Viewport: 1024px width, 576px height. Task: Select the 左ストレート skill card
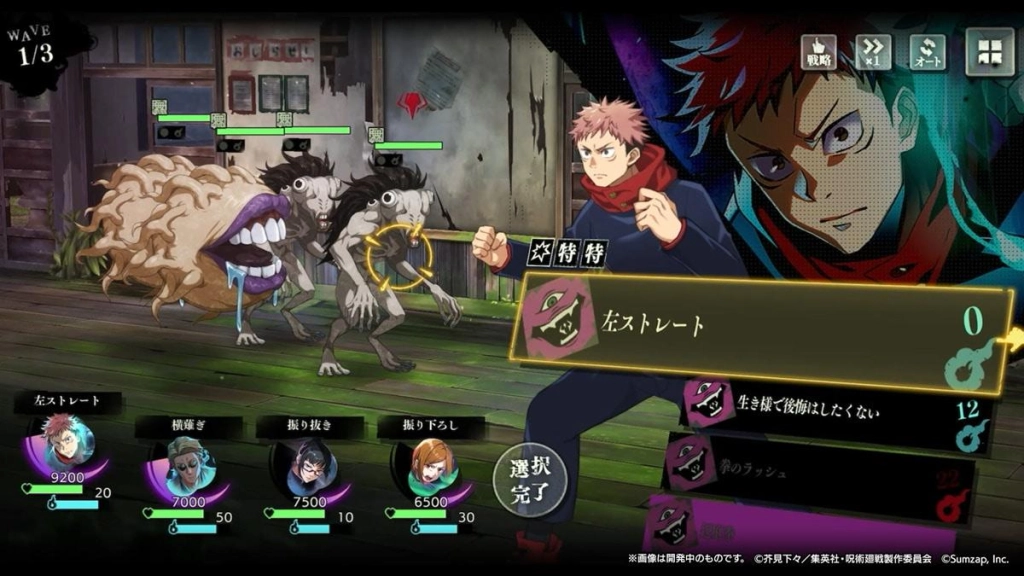[760, 326]
